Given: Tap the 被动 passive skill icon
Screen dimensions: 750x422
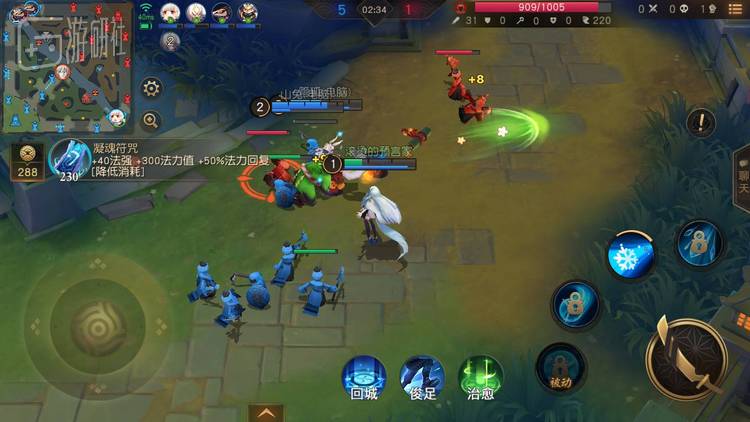Looking at the screenshot, I should 560,366.
